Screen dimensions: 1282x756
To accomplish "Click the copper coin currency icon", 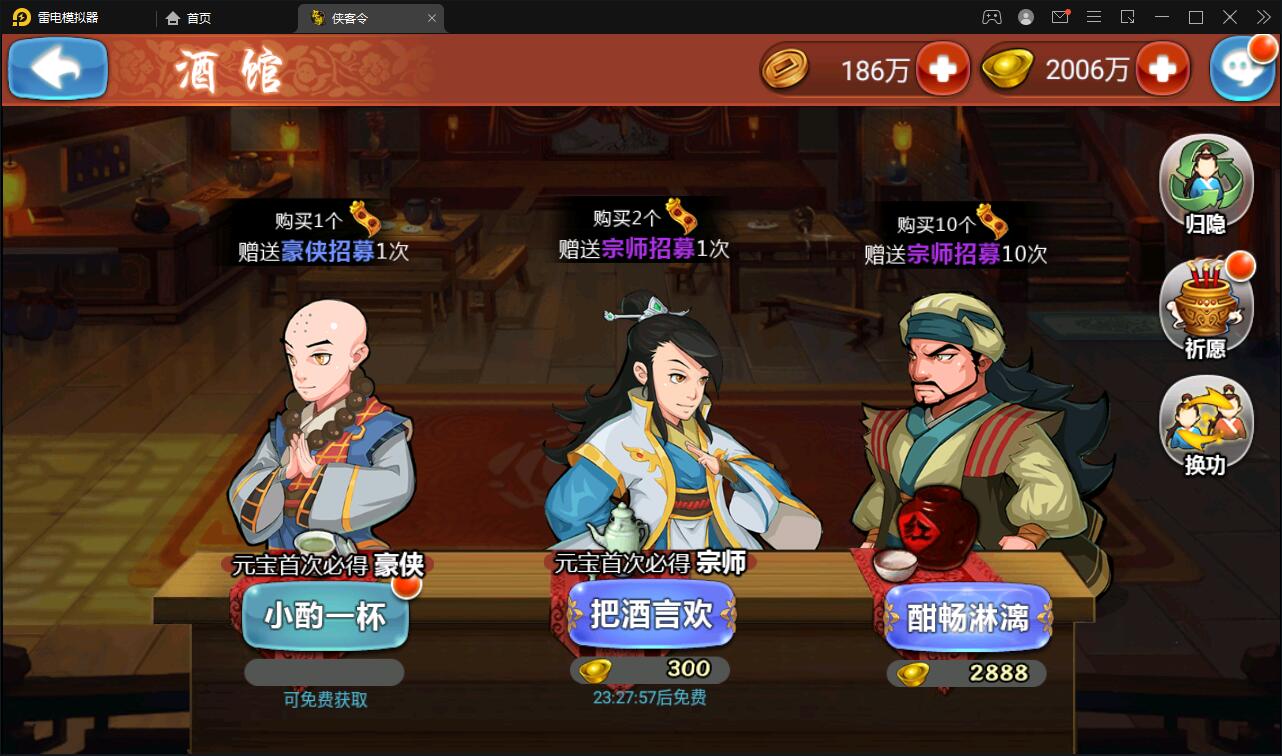I will tap(786, 69).
